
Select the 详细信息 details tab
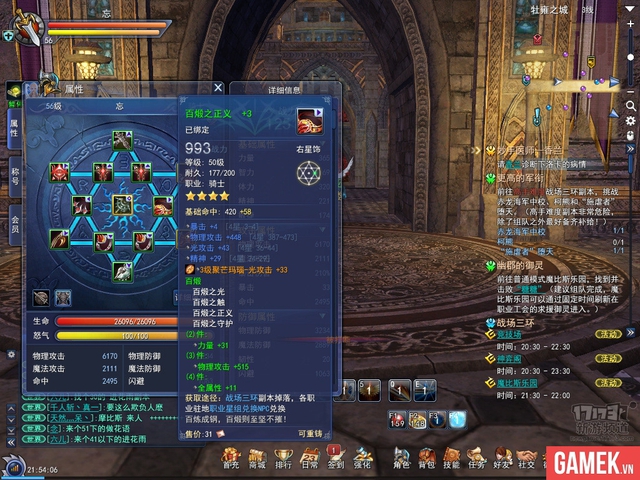pyautogui.click(x=284, y=89)
